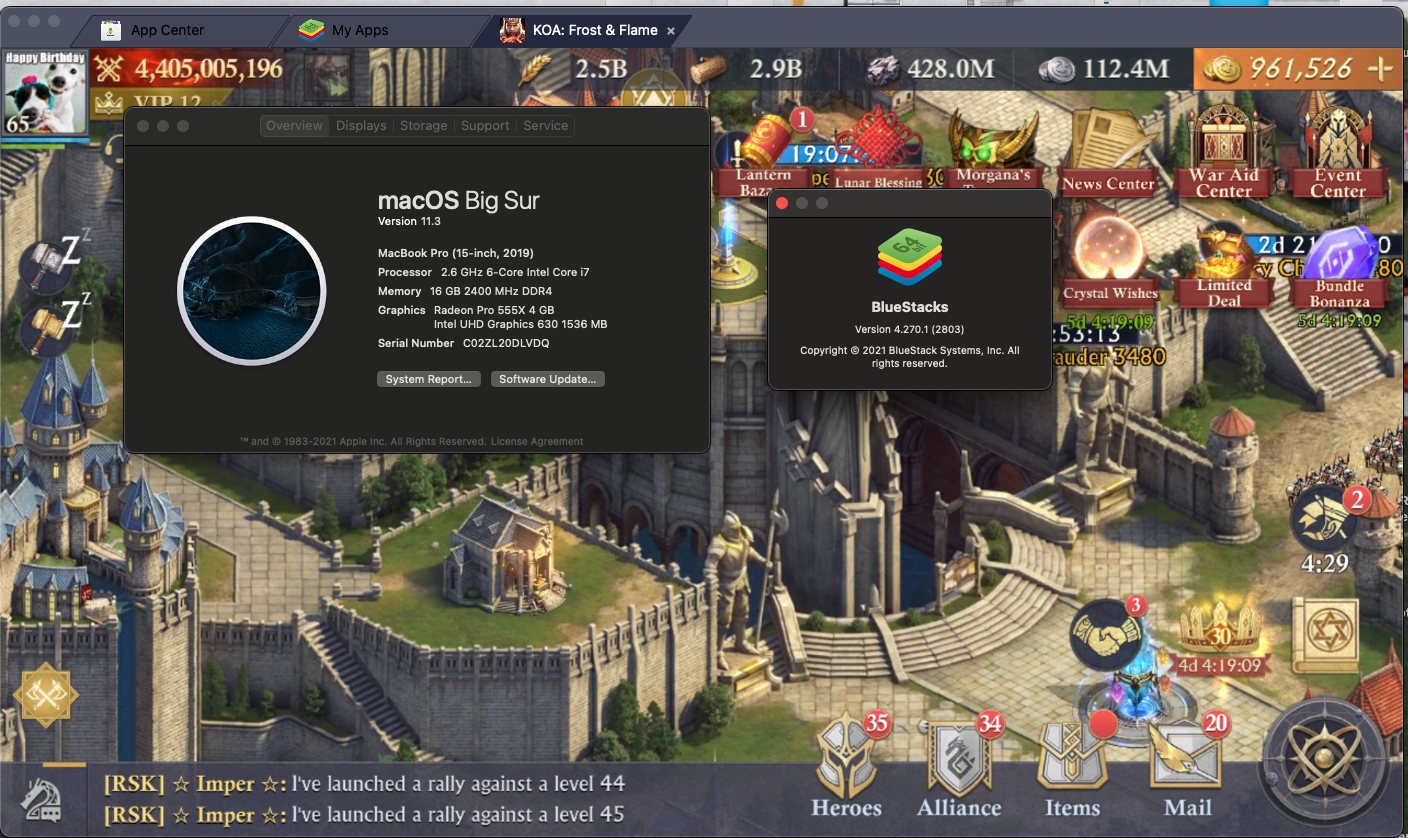Viewport: 1408px width, 838px height.
Task: View the Limited Deal offer
Action: (1224, 265)
